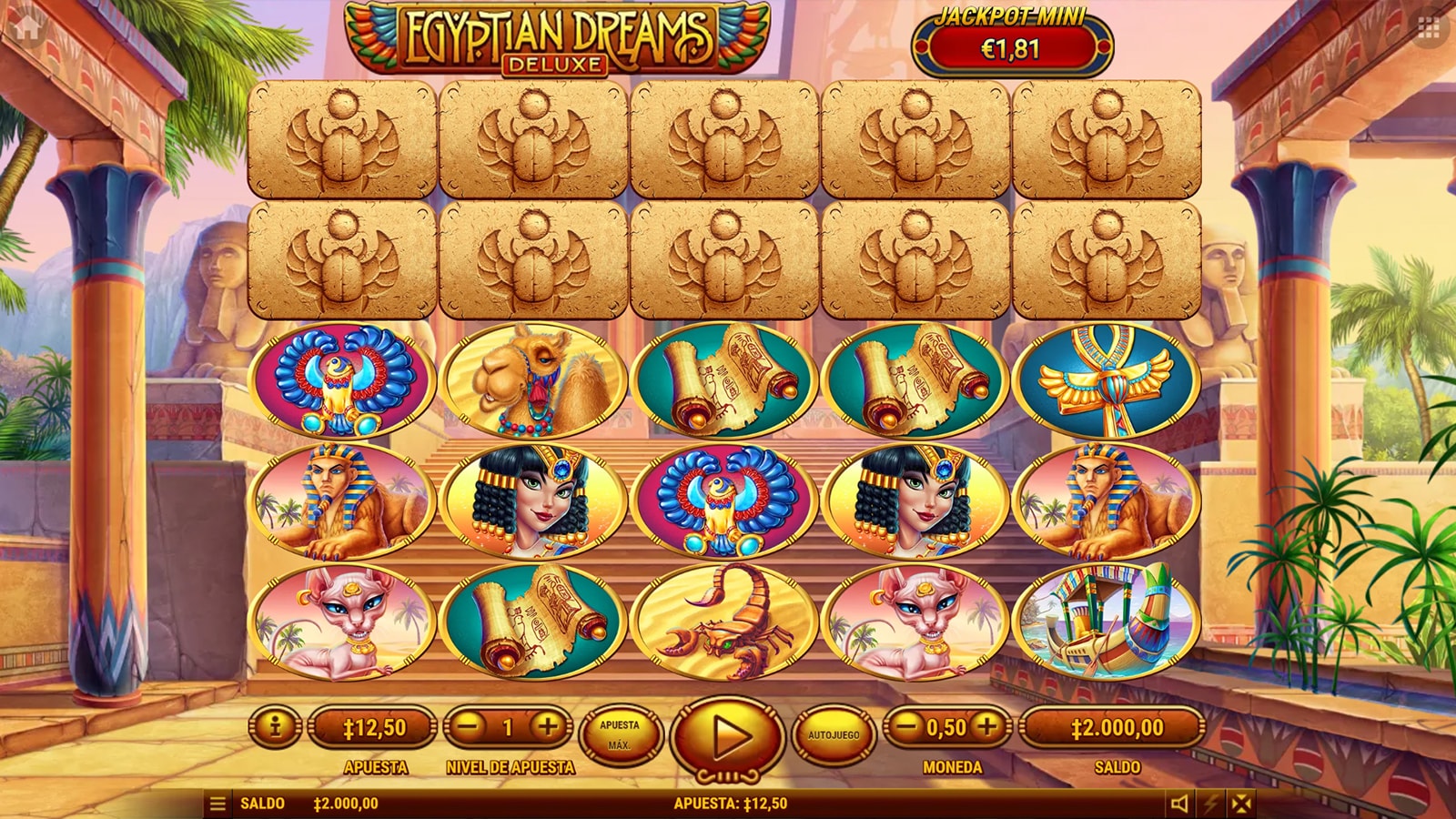Image resolution: width=1456 pixels, height=819 pixels.
Task: Toggle the lightning bolt quick-spin icon
Action: [1211, 804]
